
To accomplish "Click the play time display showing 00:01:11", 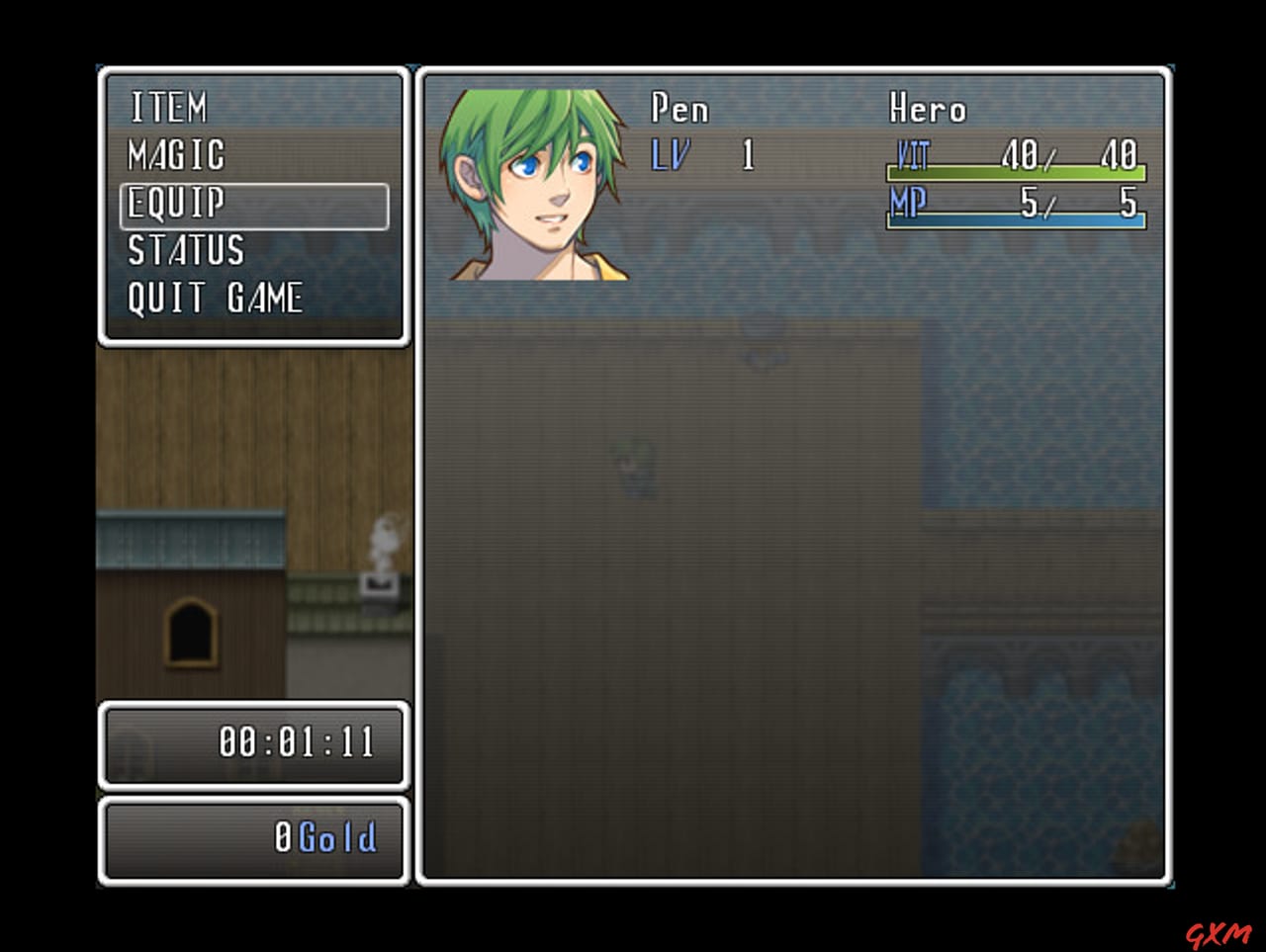I will (x=297, y=745).
